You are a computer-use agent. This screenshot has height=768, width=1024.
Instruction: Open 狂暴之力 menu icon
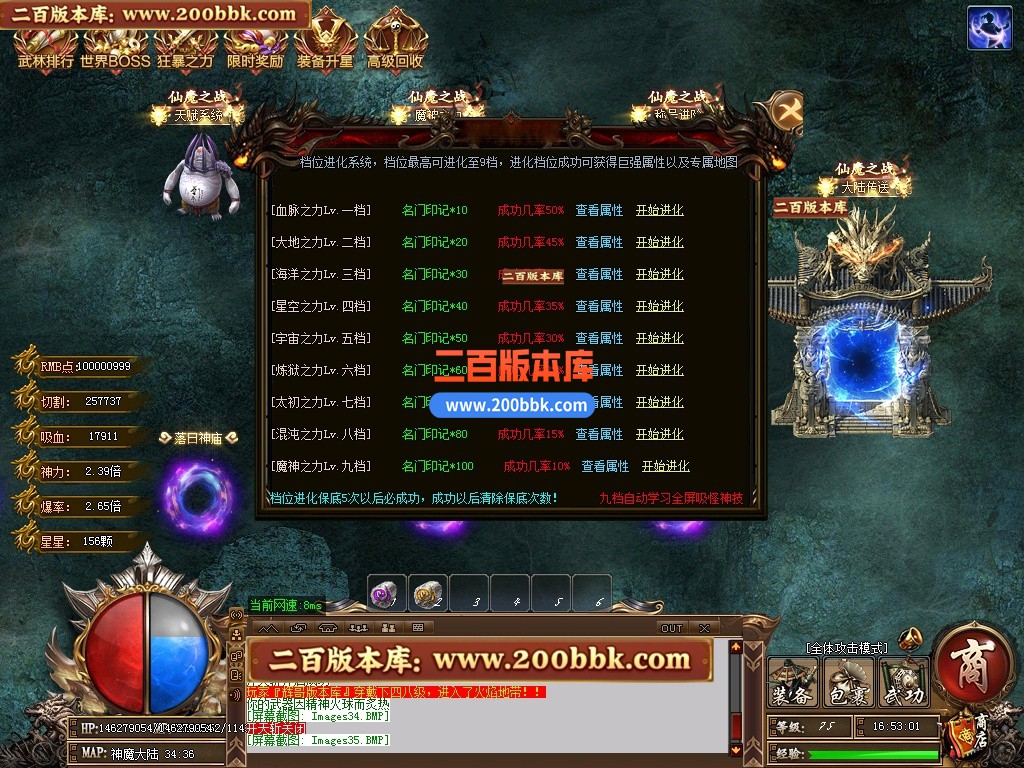185,45
